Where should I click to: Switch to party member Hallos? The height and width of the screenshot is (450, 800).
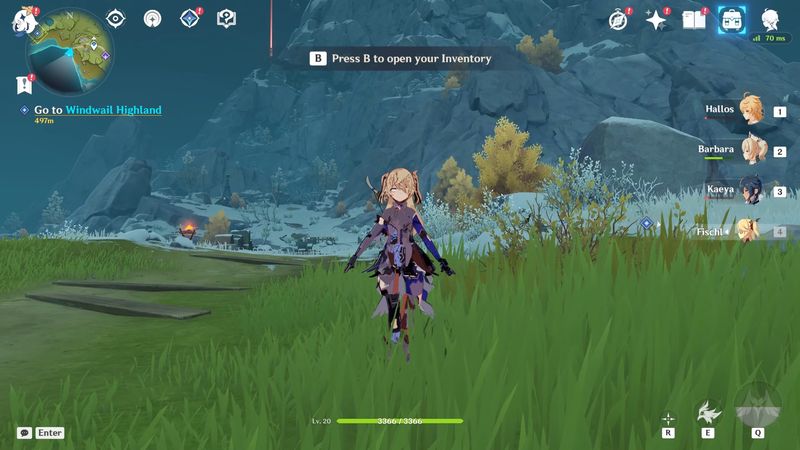tap(748, 112)
